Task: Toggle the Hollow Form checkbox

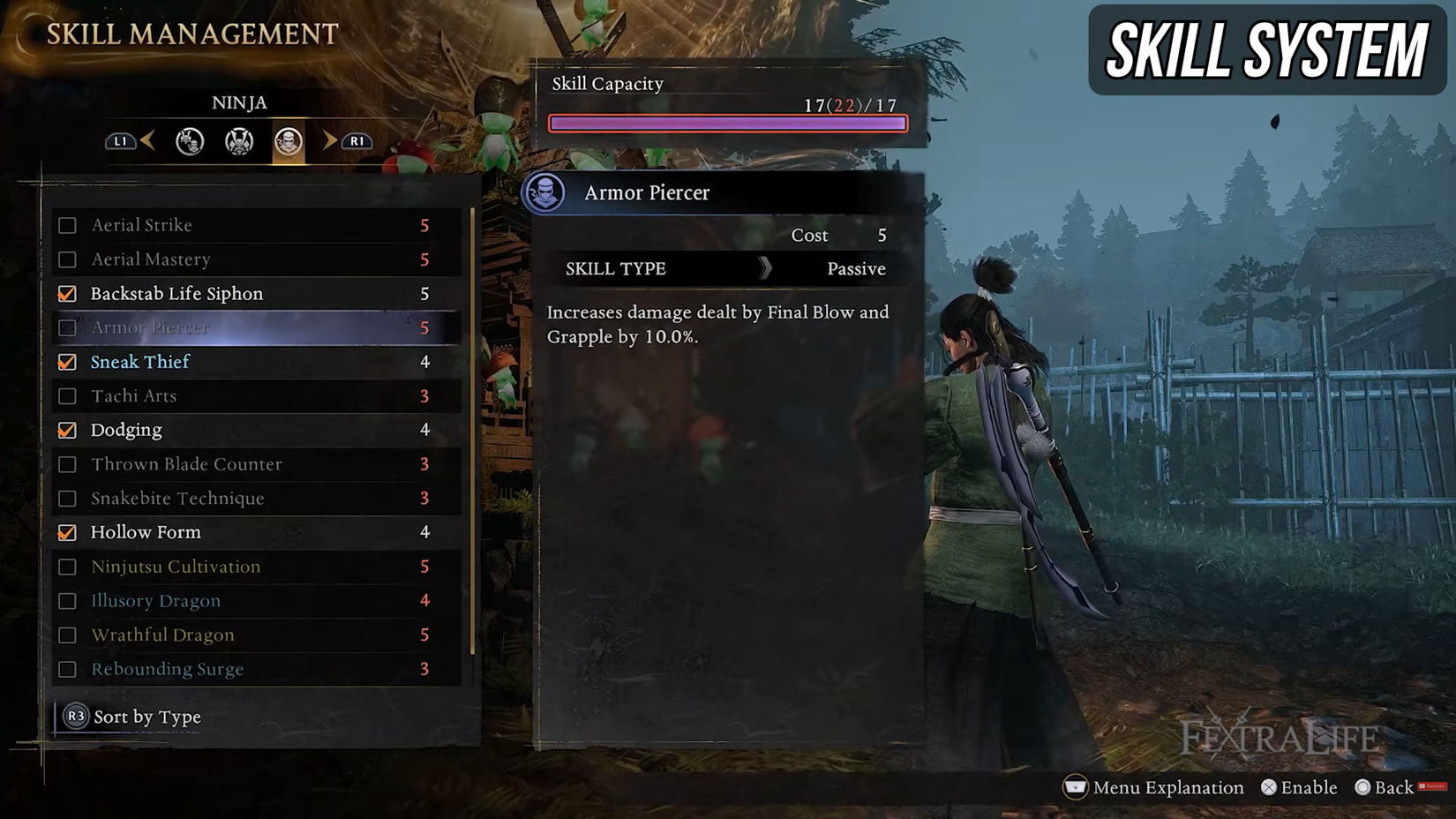Action: click(67, 532)
